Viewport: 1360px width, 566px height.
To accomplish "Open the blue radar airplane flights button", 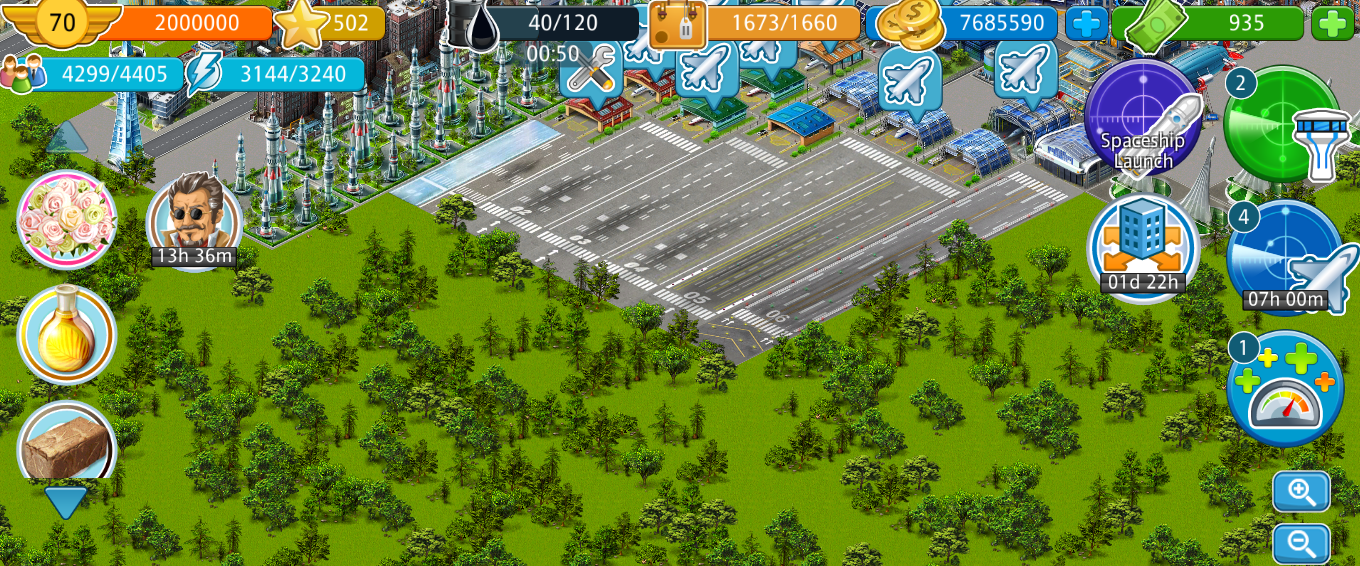I will [1286, 258].
